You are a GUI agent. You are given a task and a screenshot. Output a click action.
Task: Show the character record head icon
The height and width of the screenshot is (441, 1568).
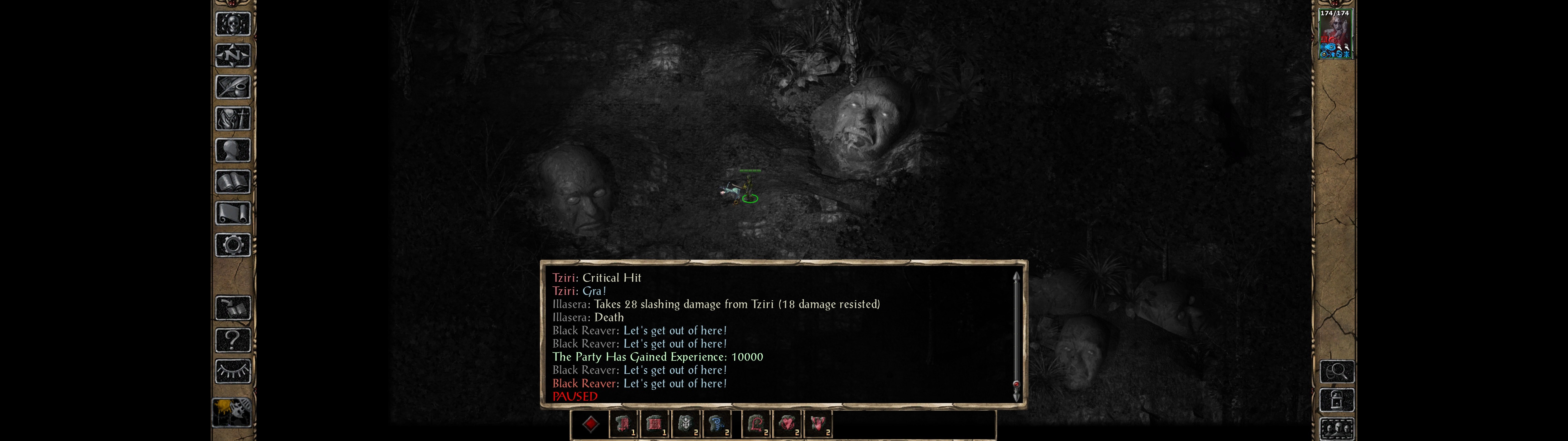(x=232, y=150)
